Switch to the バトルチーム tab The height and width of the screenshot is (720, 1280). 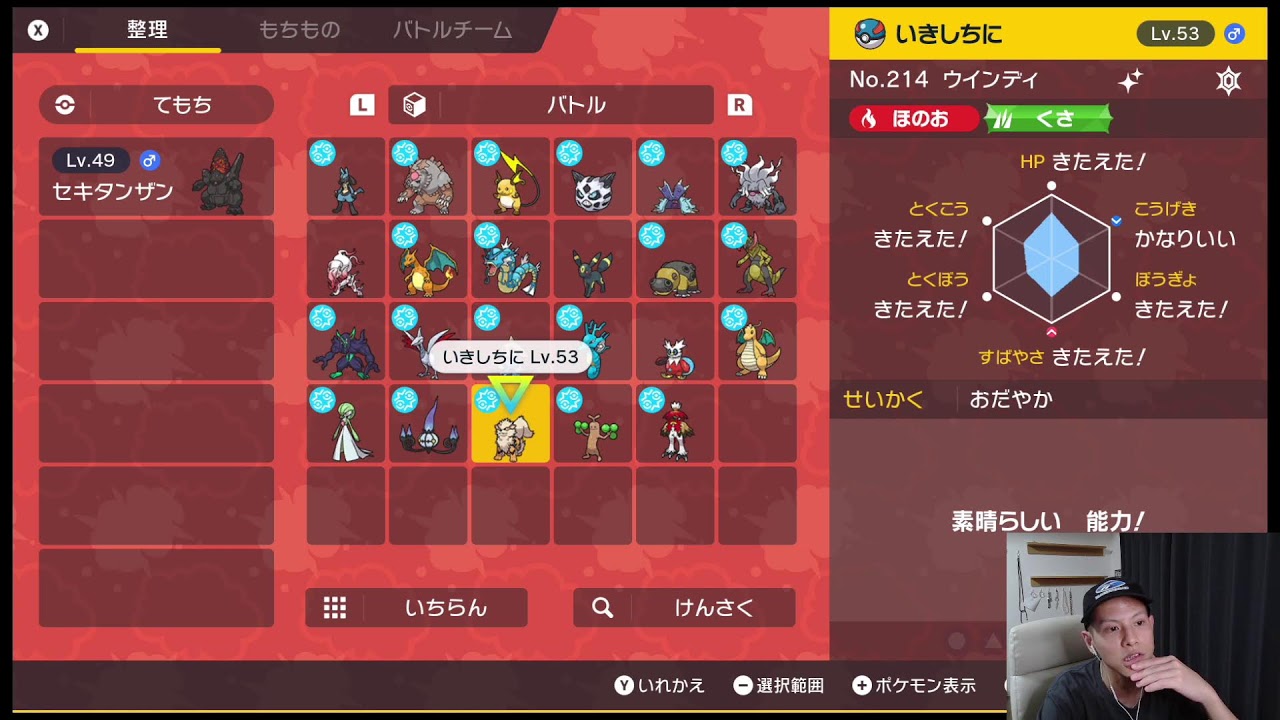[451, 31]
